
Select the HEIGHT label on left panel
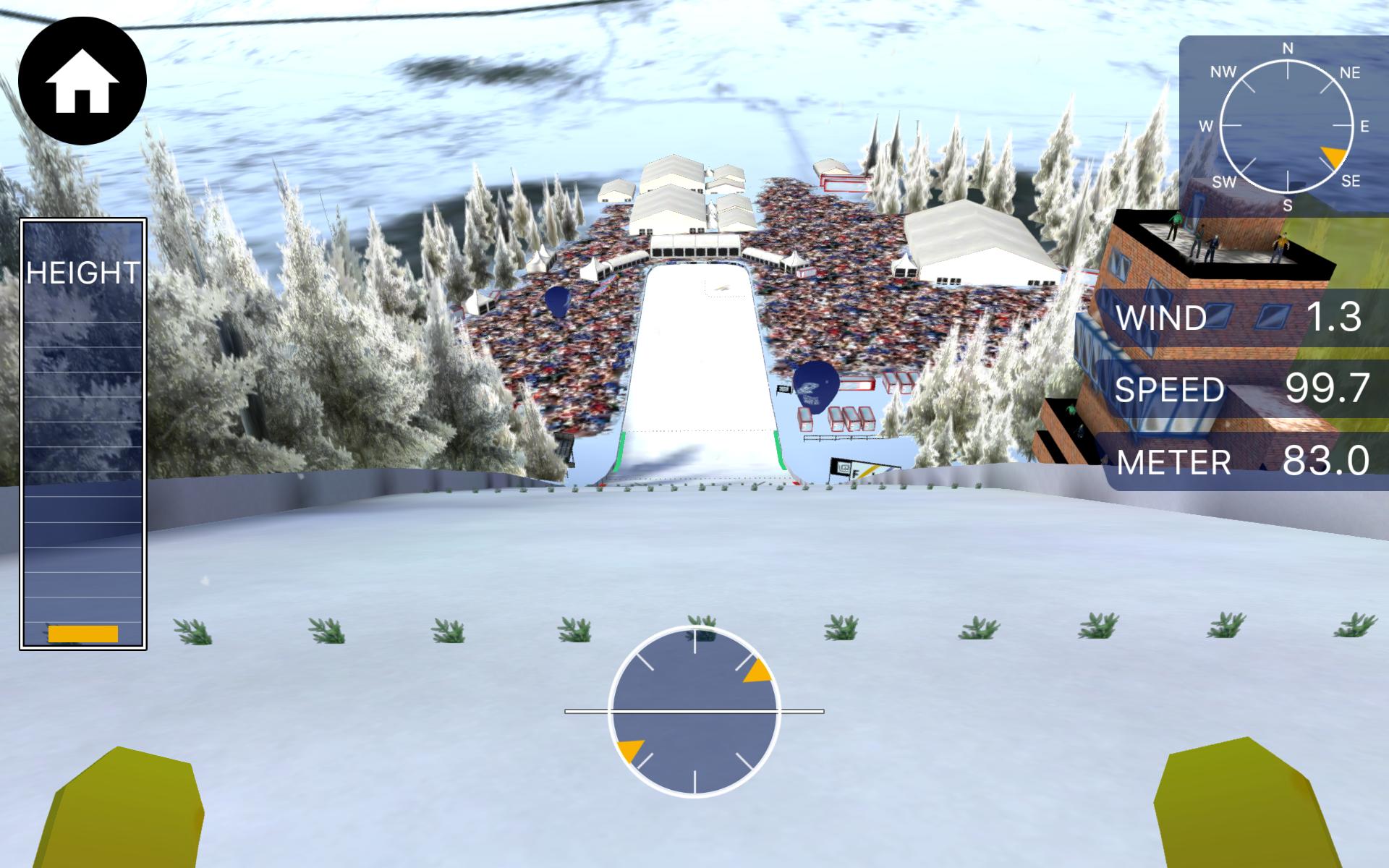point(82,273)
